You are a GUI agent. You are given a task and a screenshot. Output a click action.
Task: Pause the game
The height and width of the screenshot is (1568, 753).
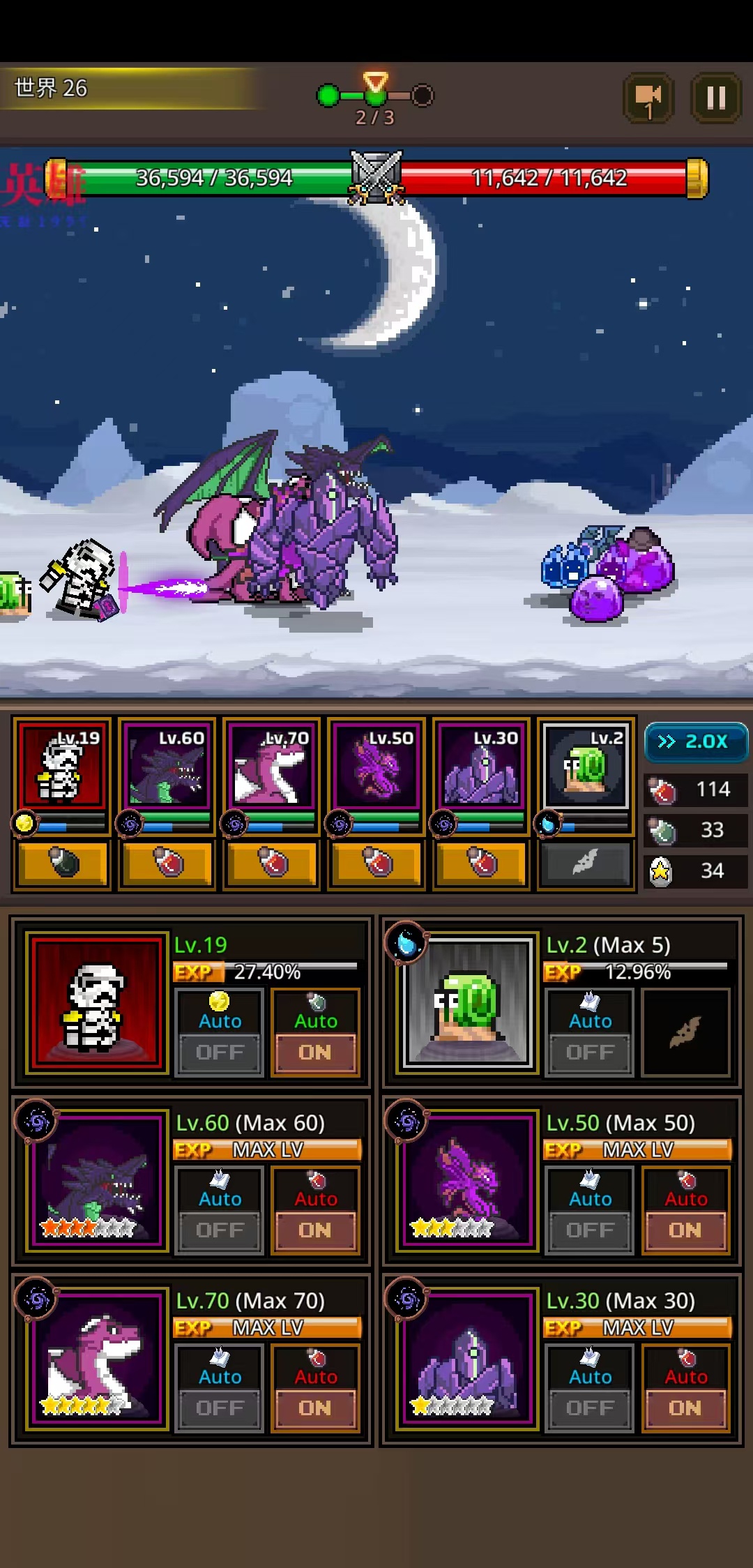point(716,98)
